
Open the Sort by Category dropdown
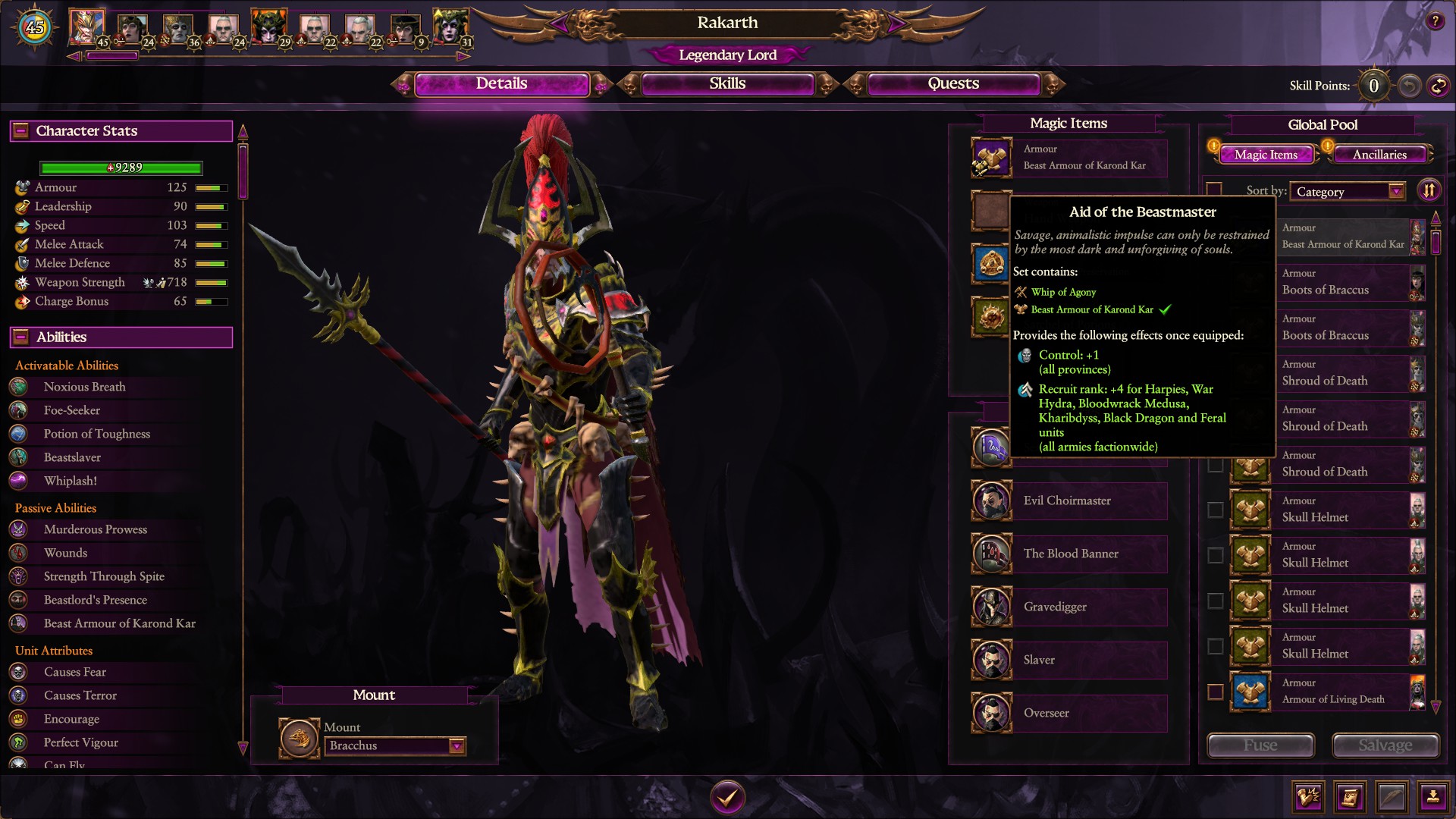[1348, 191]
